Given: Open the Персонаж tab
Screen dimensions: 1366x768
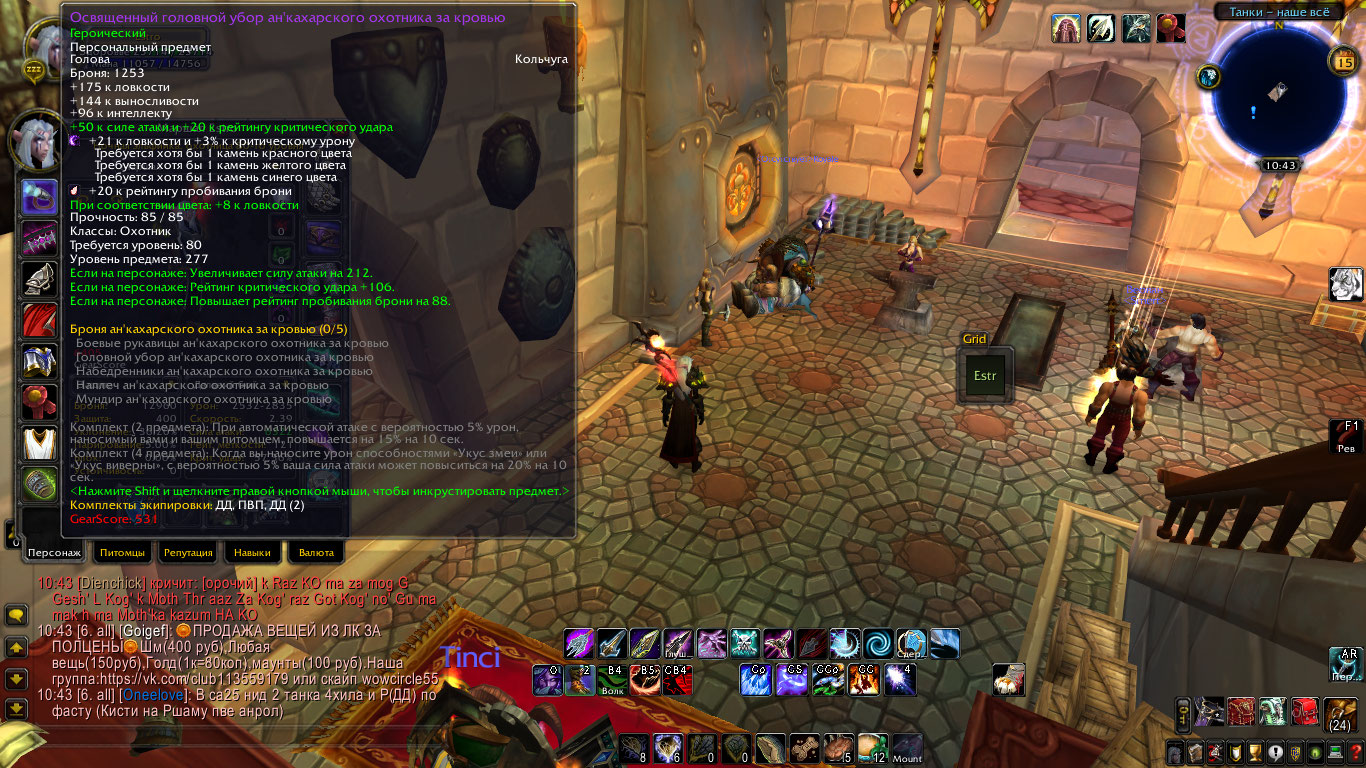Looking at the screenshot, I should [54, 552].
